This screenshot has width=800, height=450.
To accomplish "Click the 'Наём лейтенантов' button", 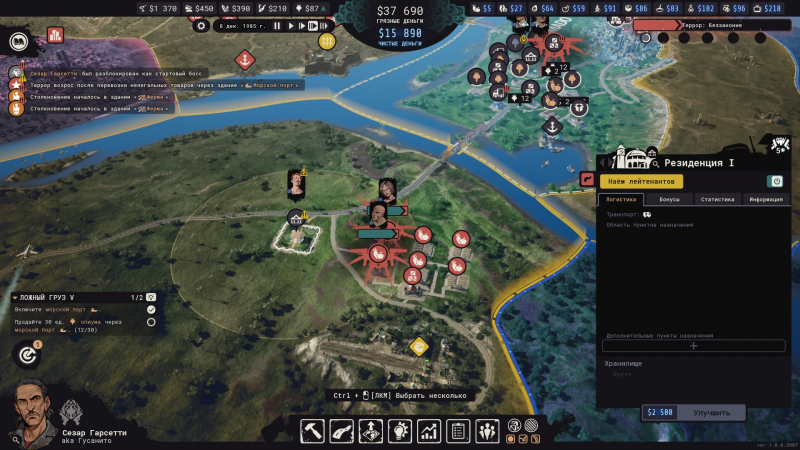I will (x=642, y=181).
